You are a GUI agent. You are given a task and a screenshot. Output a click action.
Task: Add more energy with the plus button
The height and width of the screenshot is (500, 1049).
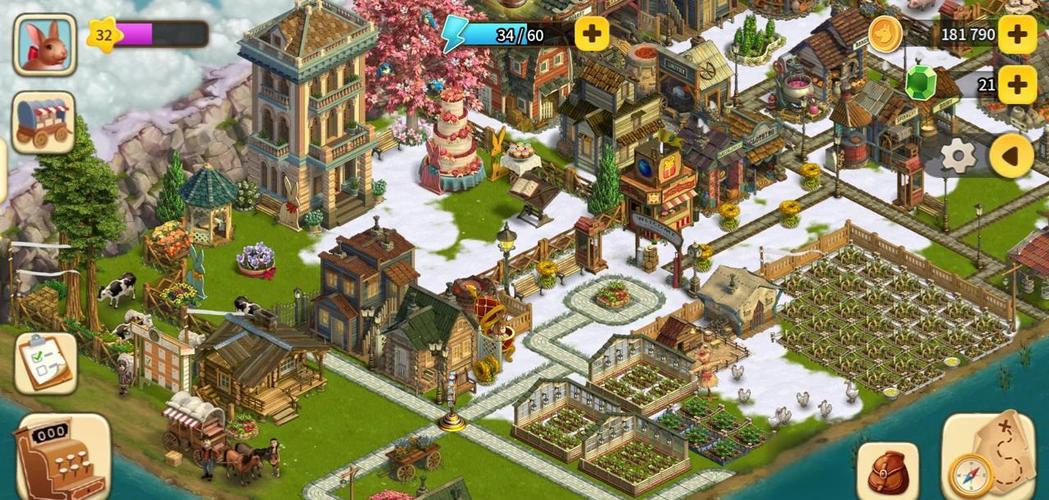pos(592,34)
